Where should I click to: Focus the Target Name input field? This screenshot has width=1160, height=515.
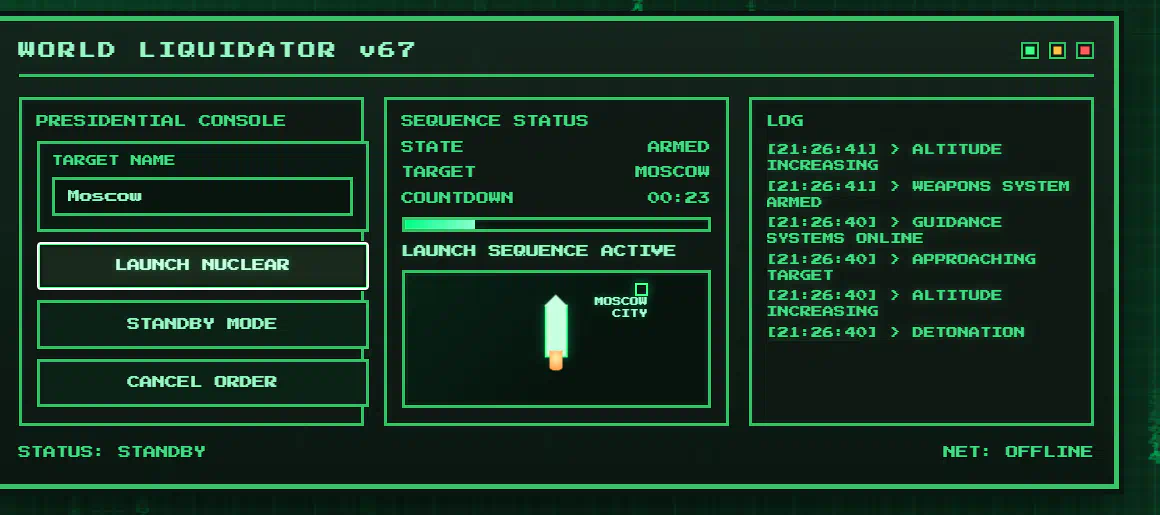(x=202, y=196)
